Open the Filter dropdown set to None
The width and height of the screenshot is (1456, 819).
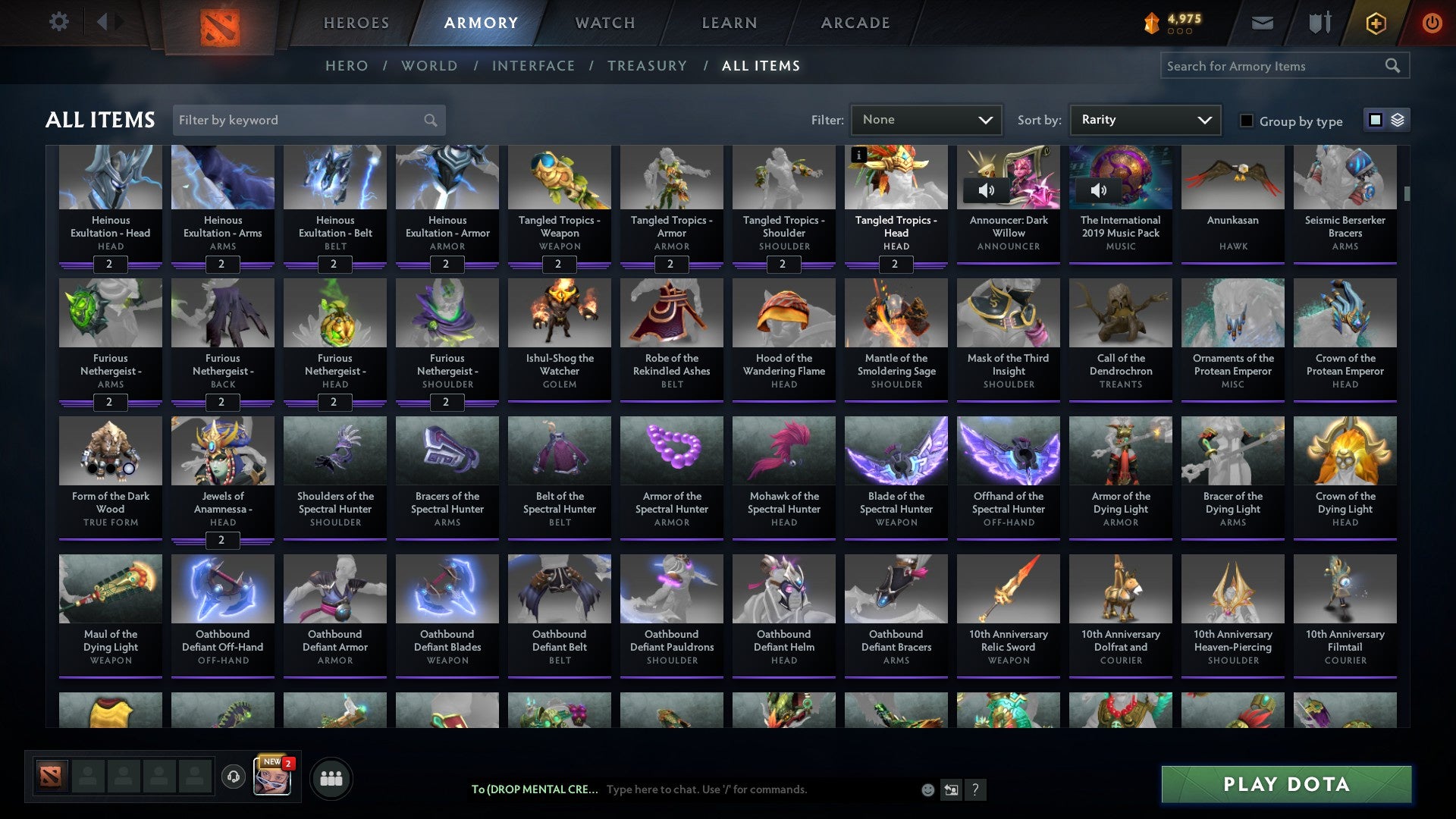(x=926, y=119)
